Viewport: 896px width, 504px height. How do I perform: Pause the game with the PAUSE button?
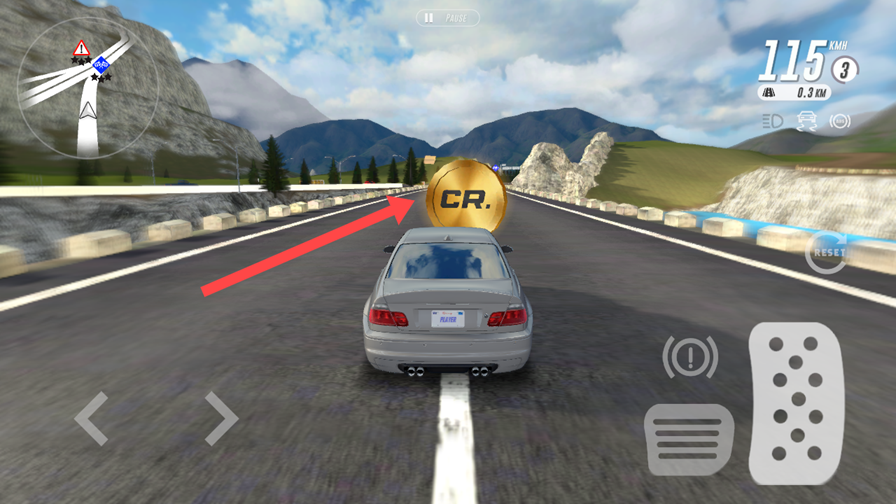(x=447, y=18)
